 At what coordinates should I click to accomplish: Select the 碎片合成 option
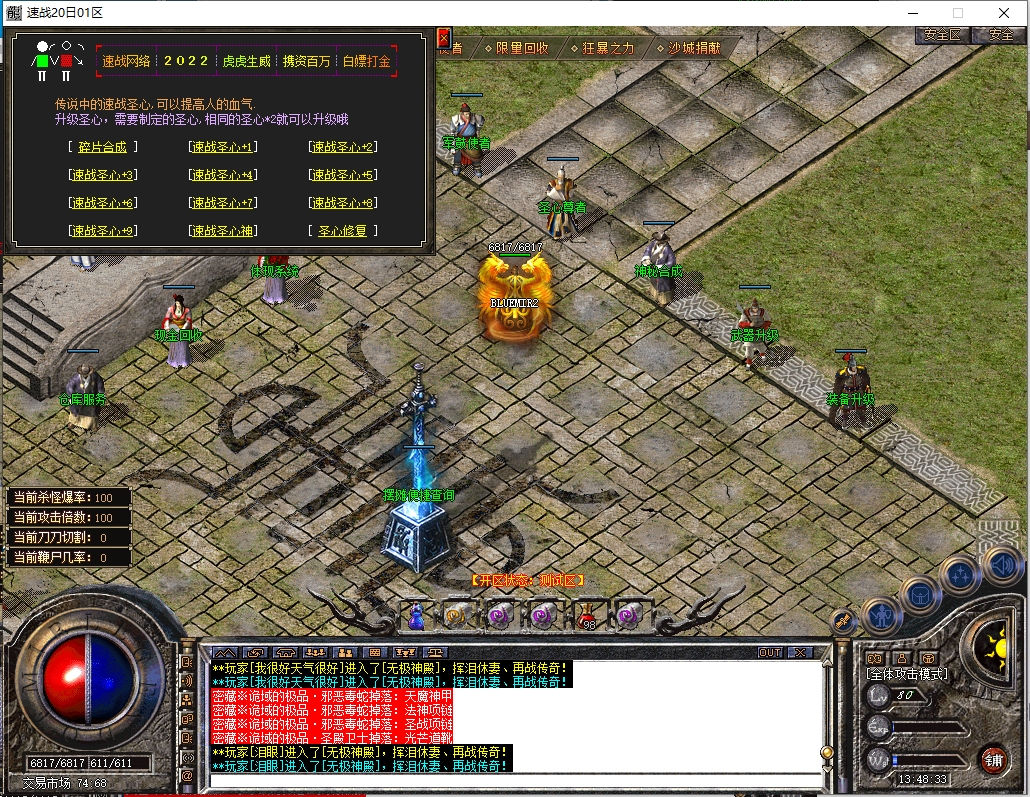tap(103, 147)
